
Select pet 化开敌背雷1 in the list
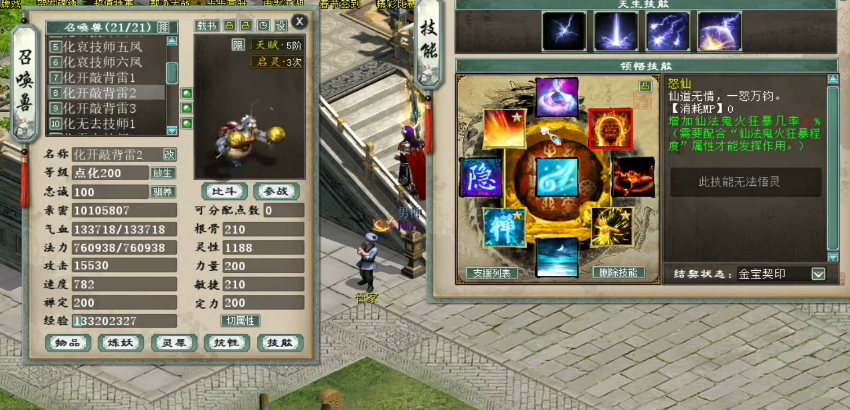(99, 77)
